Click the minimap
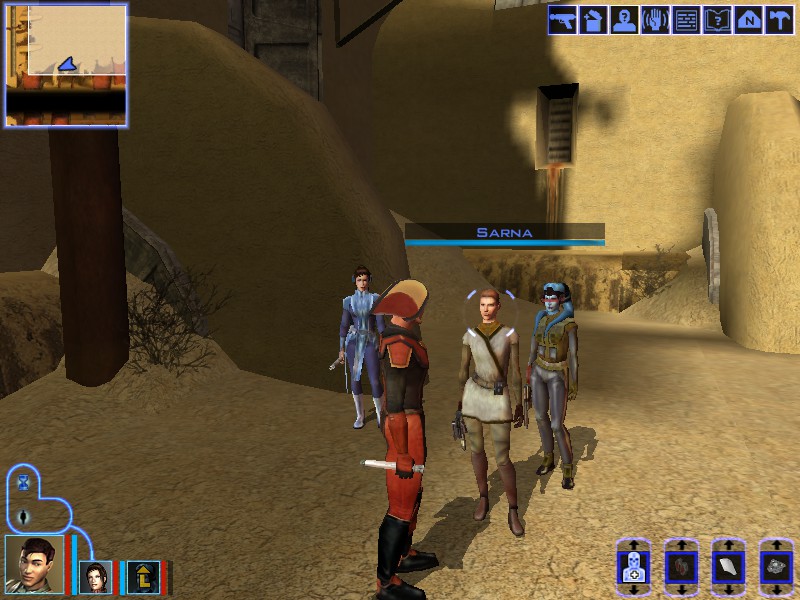 click(66, 64)
